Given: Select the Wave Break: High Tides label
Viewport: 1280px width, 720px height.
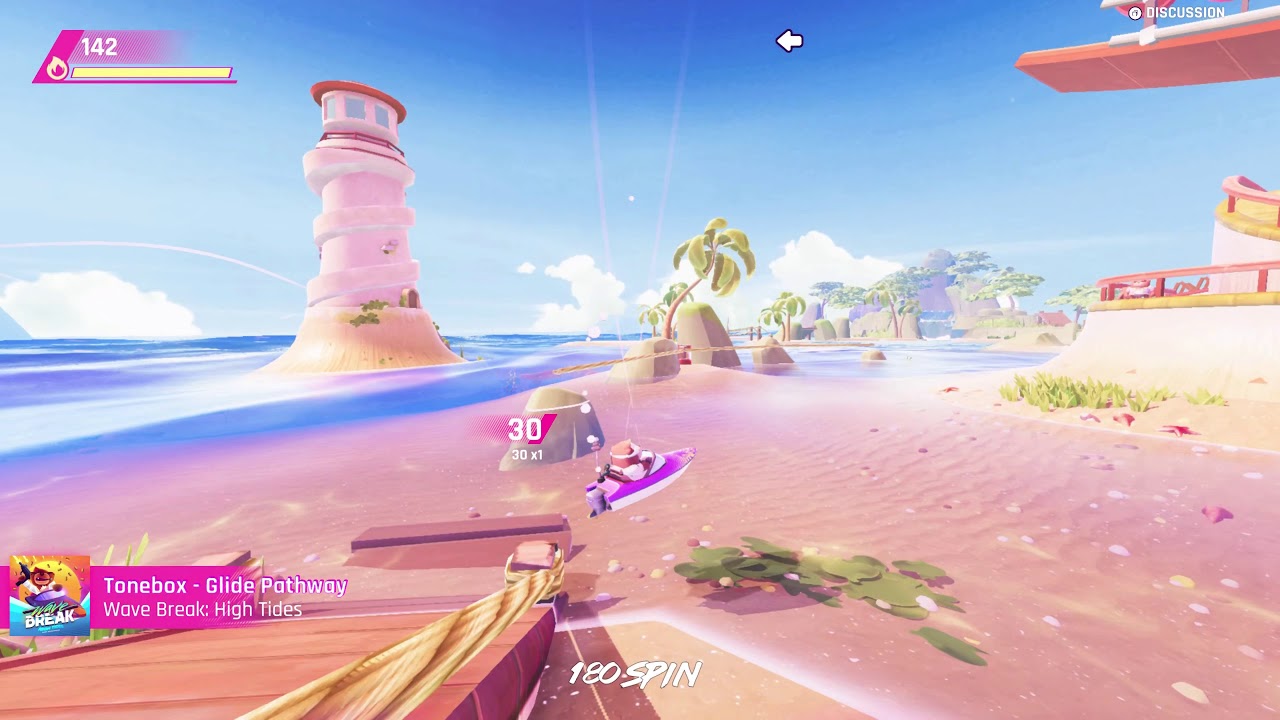Looking at the screenshot, I should pos(202,610).
